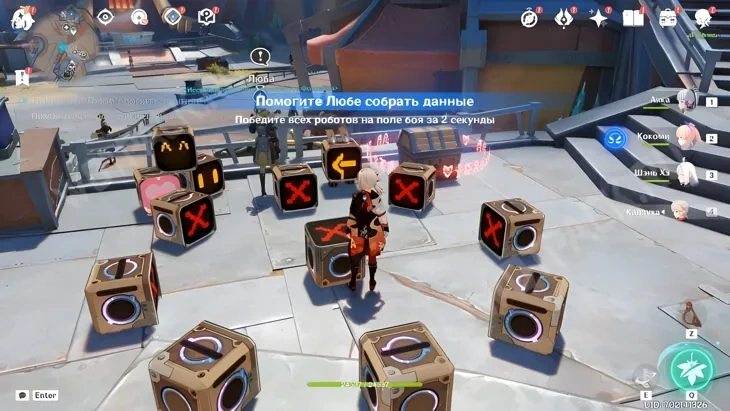Switch to the fourth party character
The height and width of the screenshot is (411, 730).
point(681,211)
